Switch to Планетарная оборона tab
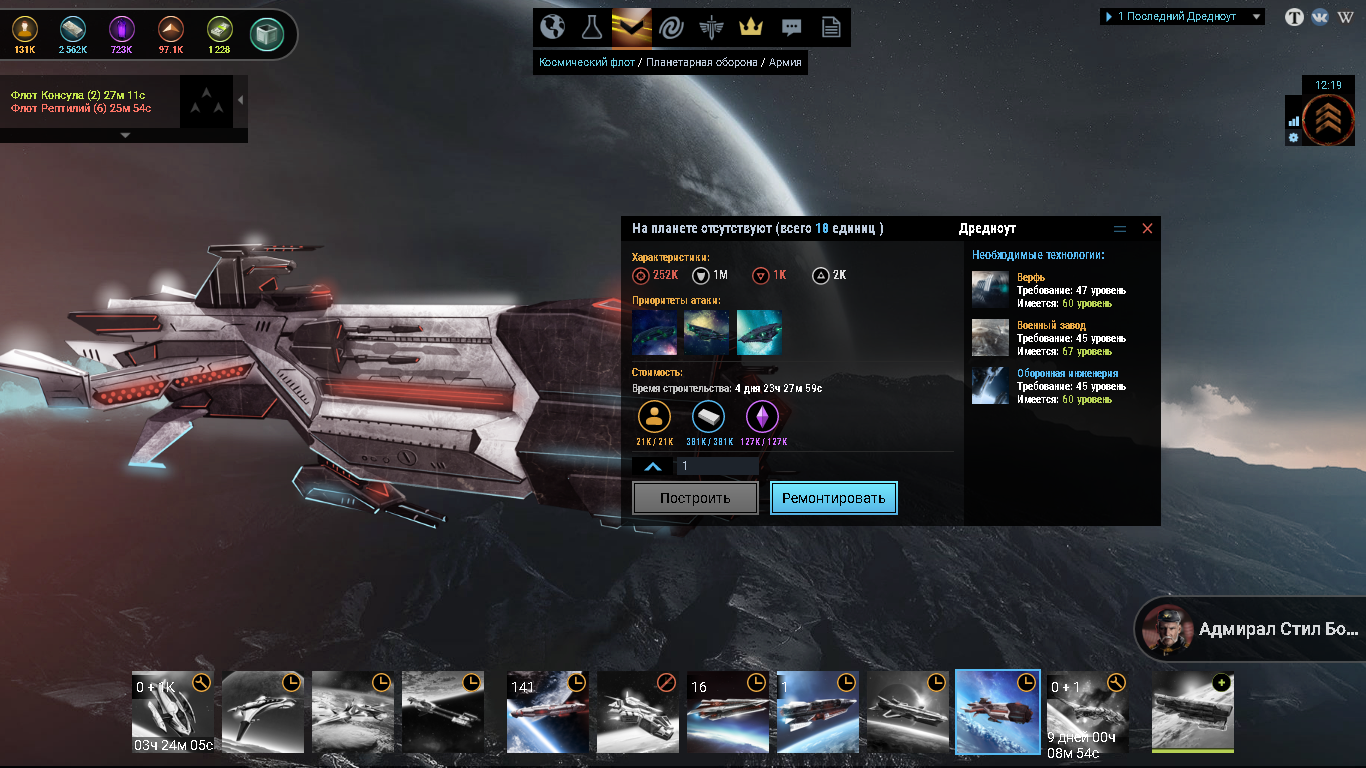 point(701,62)
